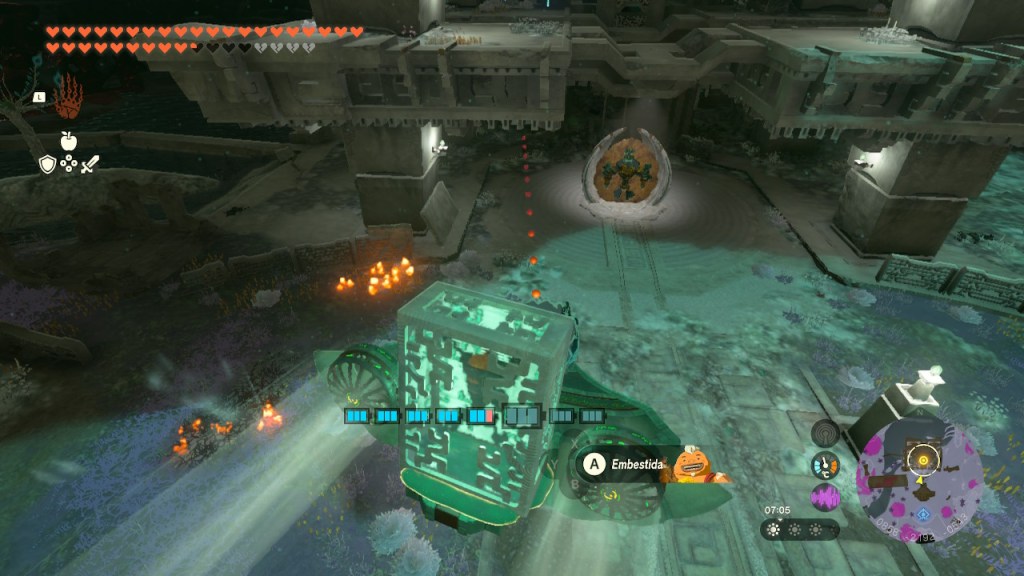The height and width of the screenshot is (576, 1024).
Task: Open the sword weapon quick-select icon
Action: click(x=89, y=165)
